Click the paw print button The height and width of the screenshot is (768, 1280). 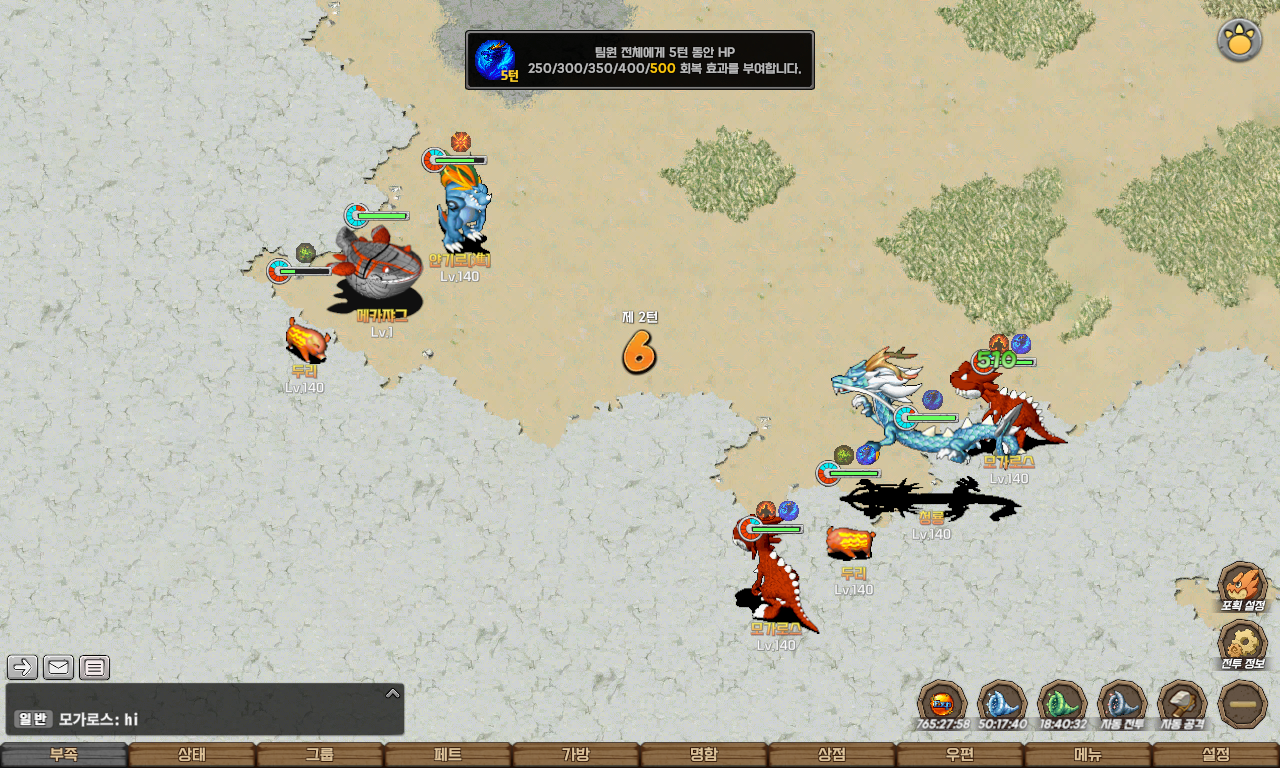click(x=1239, y=40)
